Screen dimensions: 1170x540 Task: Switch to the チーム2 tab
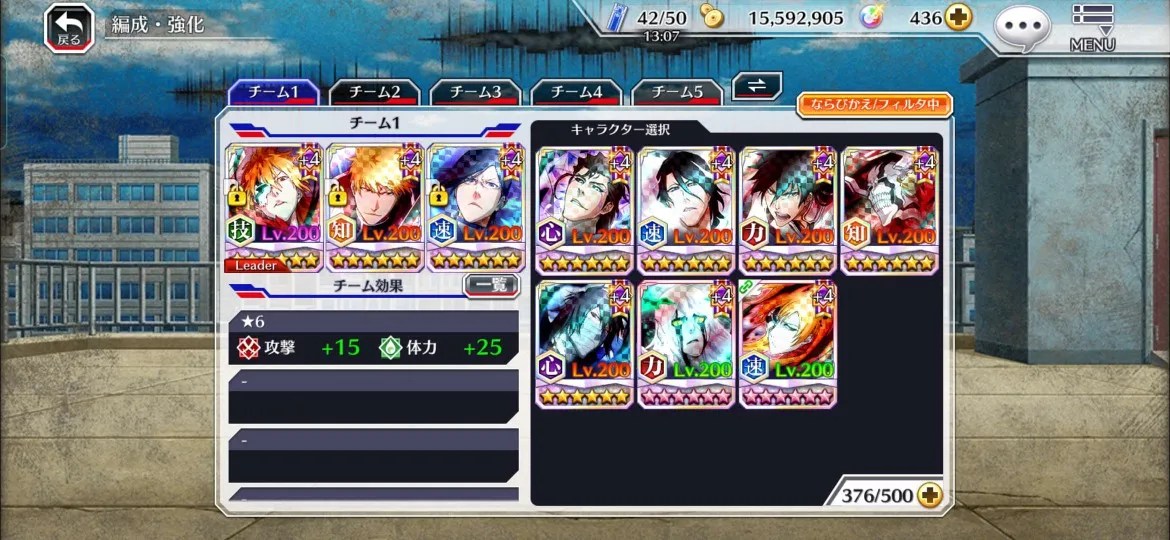coord(374,92)
